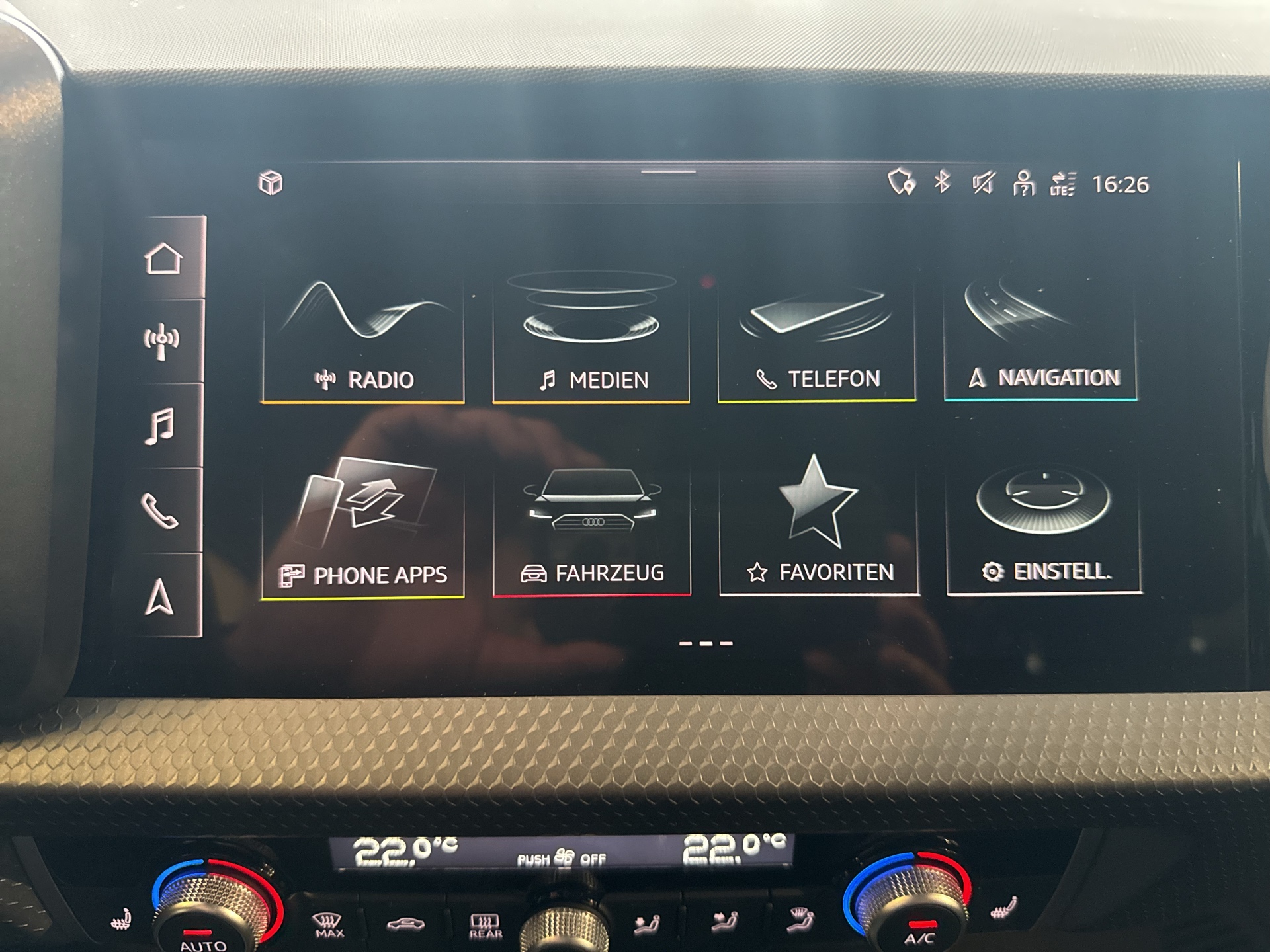Open PHONE APPS tile

[x=363, y=529]
